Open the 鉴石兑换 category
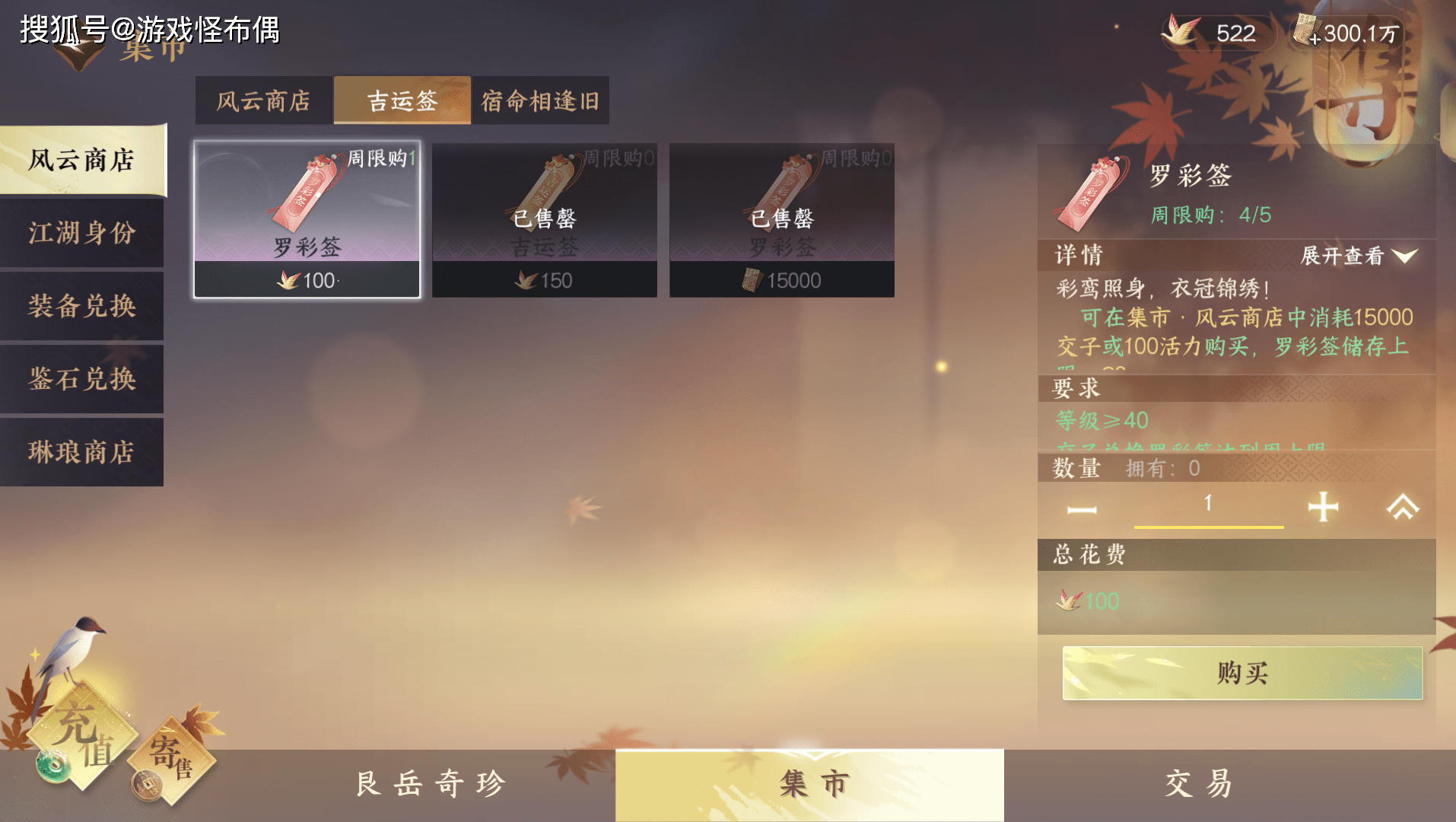1456x822 pixels. click(82, 379)
